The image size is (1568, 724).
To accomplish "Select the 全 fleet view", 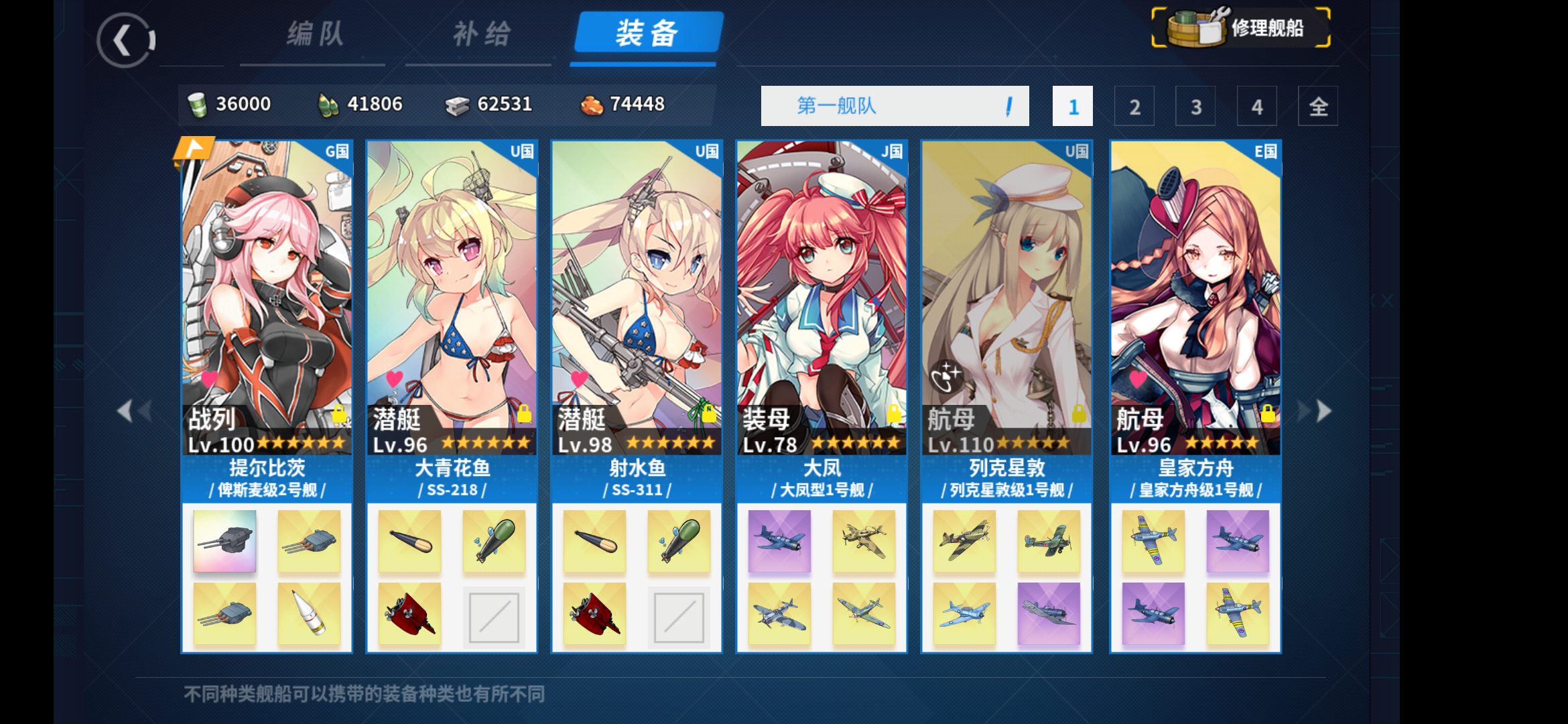I will coord(1317,106).
